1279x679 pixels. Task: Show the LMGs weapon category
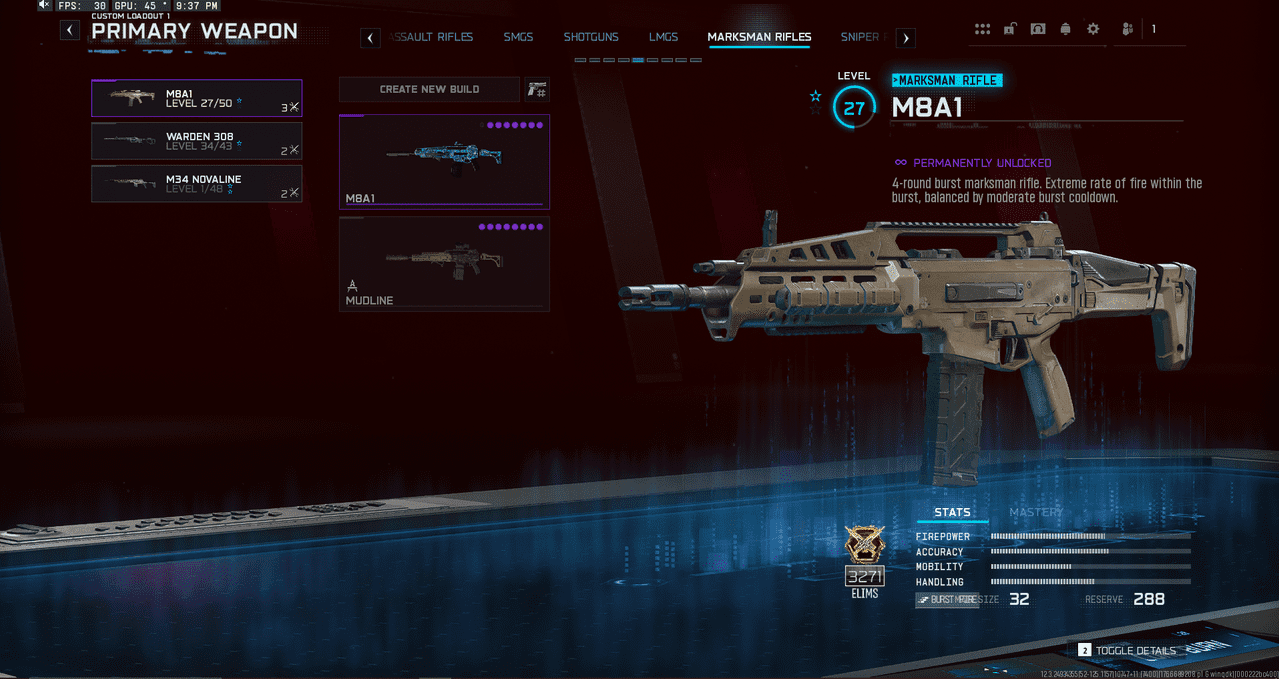coord(662,38)
